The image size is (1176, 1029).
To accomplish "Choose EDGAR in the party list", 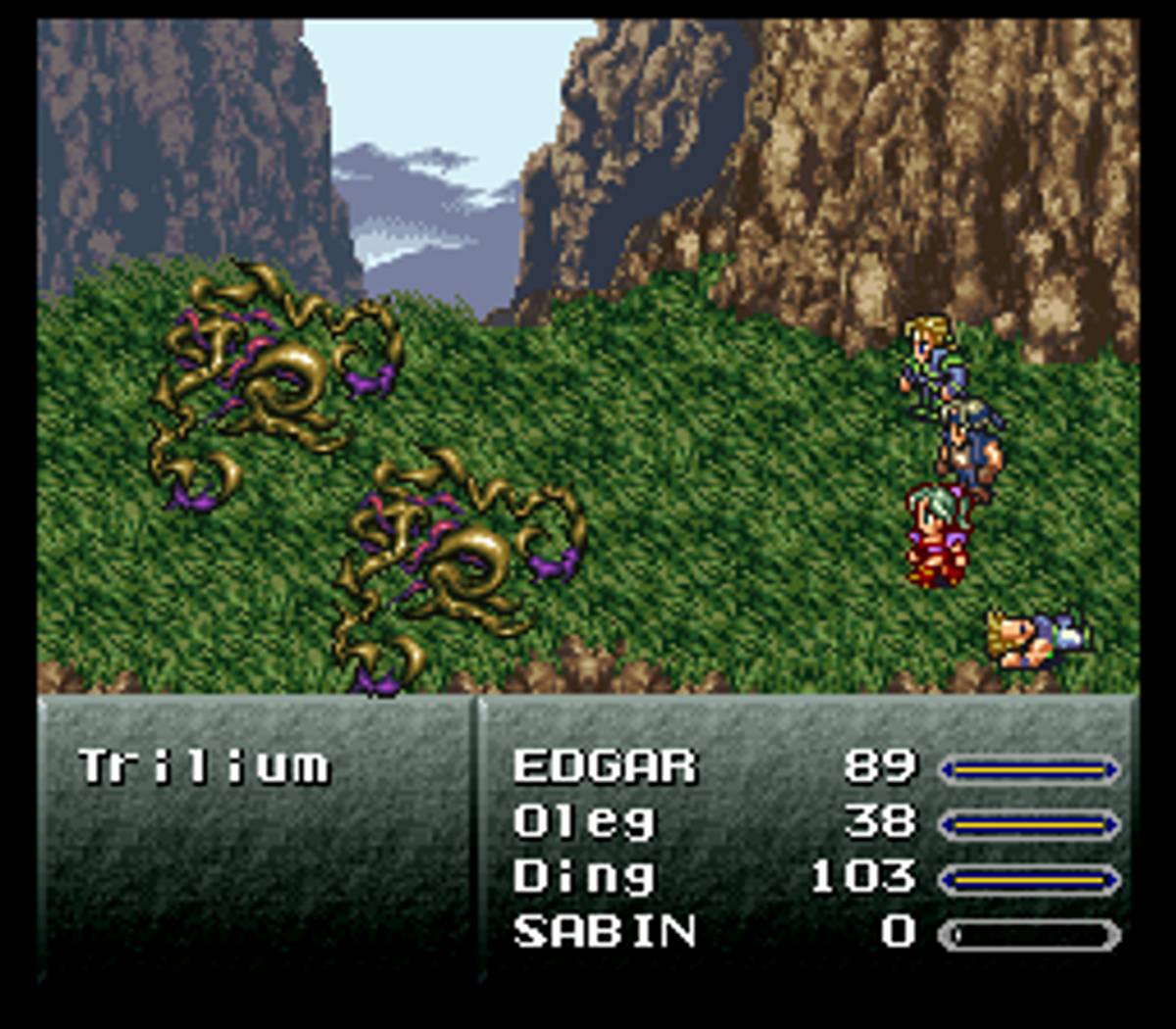I will 605,766.
